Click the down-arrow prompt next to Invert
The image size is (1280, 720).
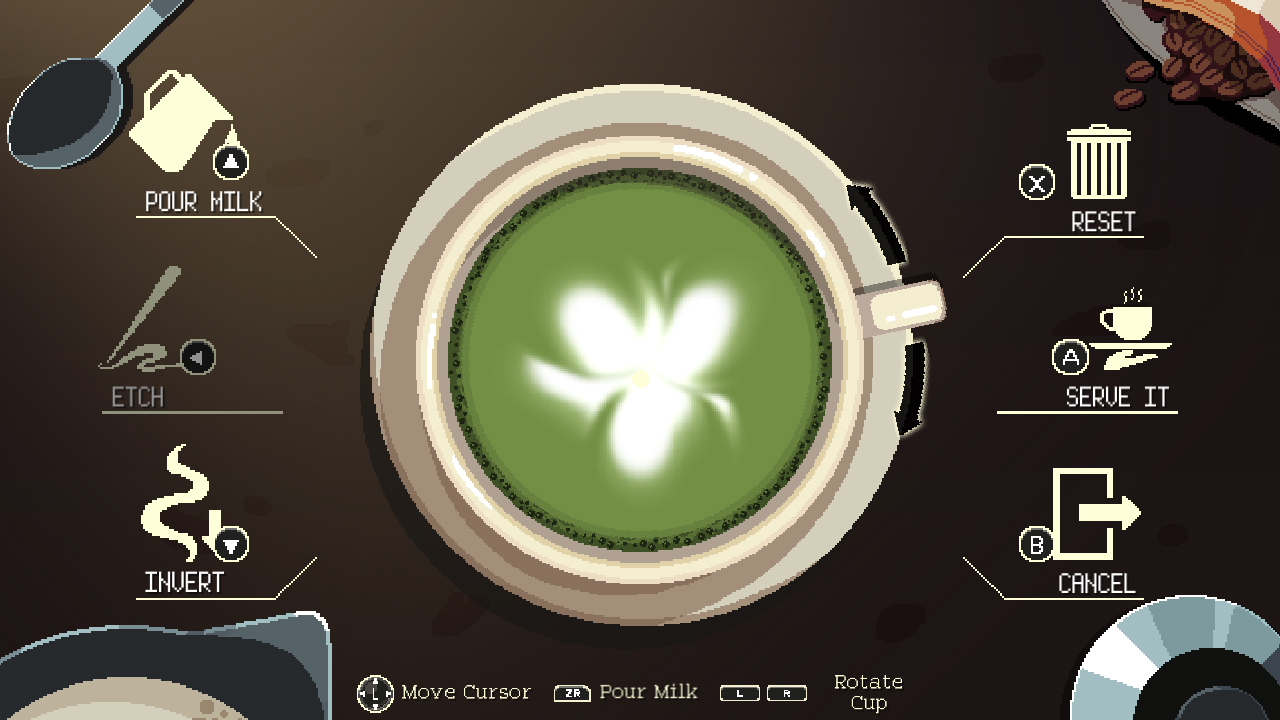pos(232,546)
